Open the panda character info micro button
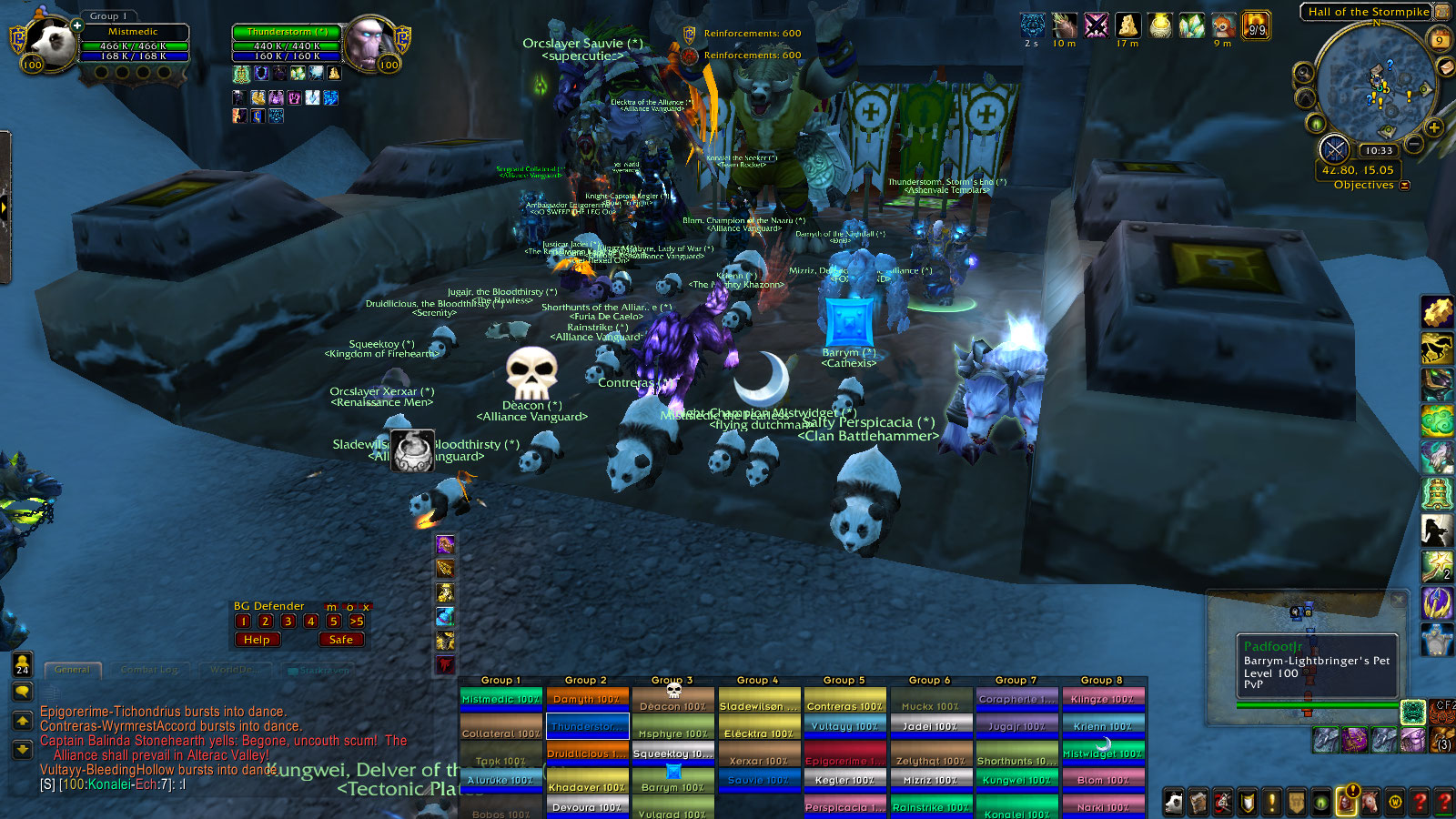This screenshot has height=819, width=1456. click(x=1174, y=802)
